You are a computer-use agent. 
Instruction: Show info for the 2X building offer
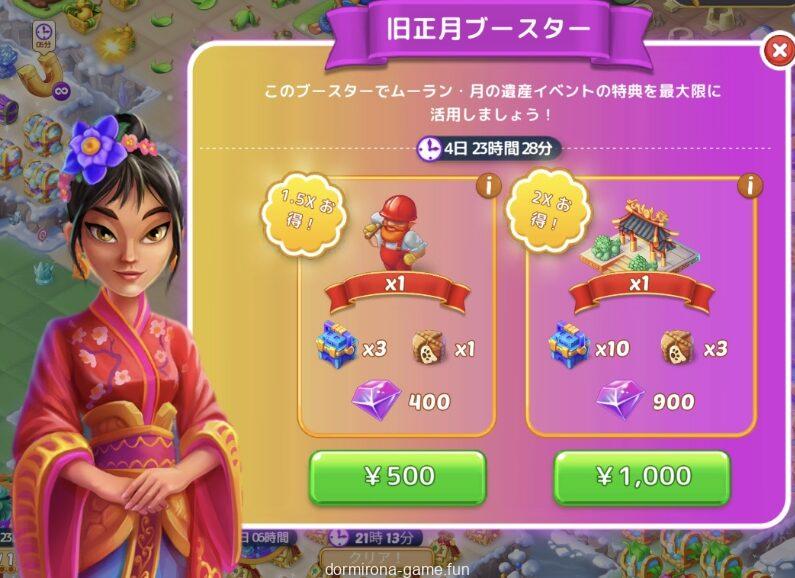click(749, 185)
